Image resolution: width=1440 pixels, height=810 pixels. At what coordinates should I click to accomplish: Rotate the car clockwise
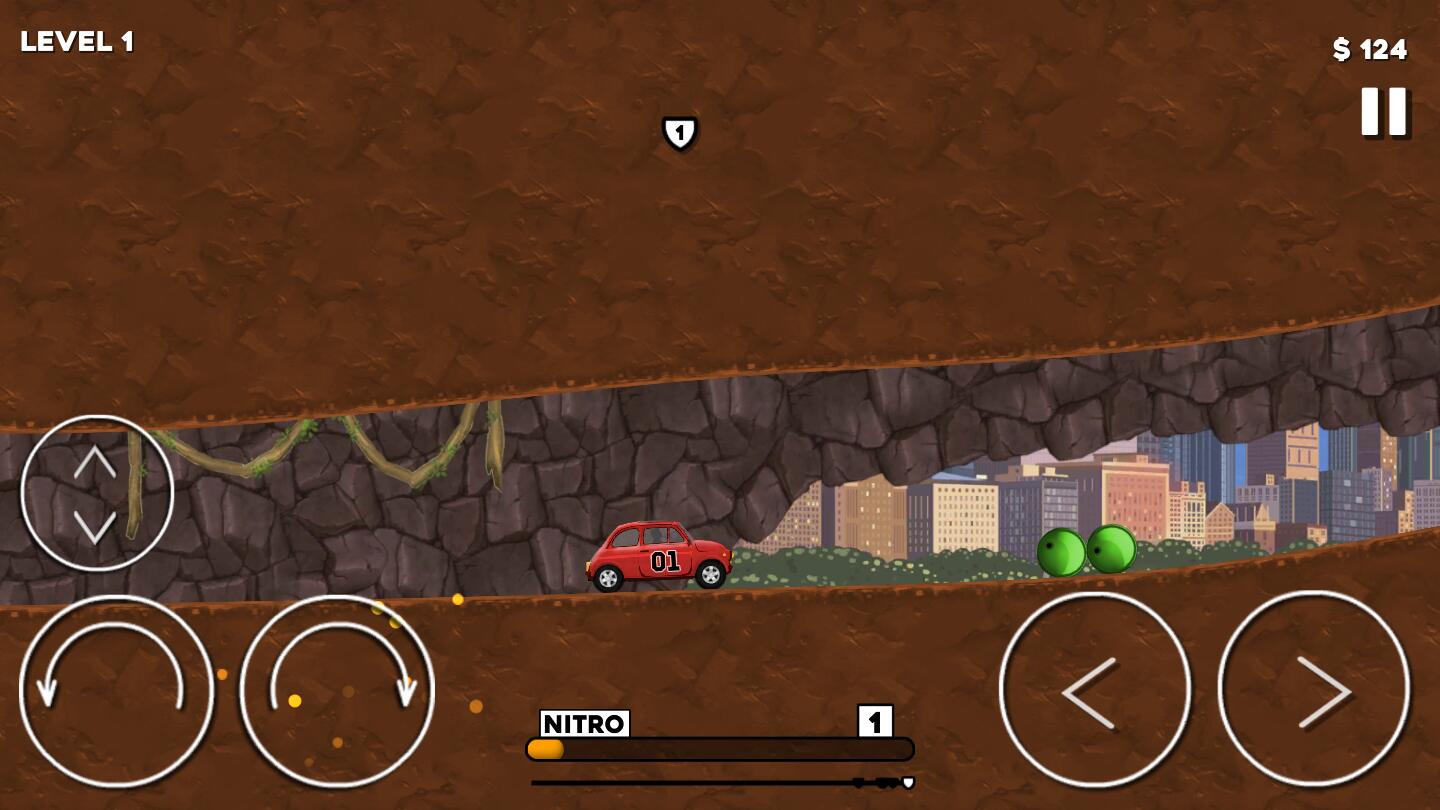coord(337,692)
